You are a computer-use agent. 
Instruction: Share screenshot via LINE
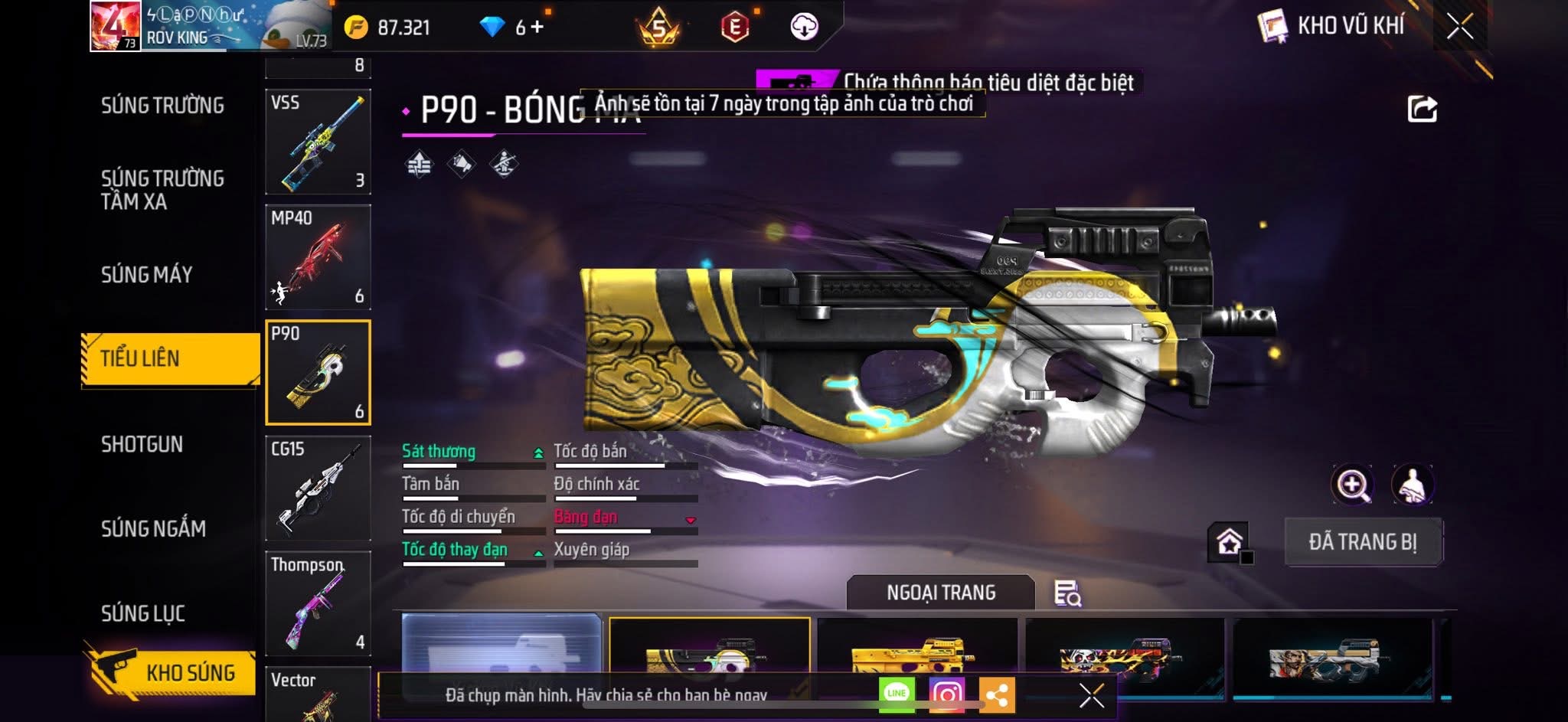coord(897,694)
